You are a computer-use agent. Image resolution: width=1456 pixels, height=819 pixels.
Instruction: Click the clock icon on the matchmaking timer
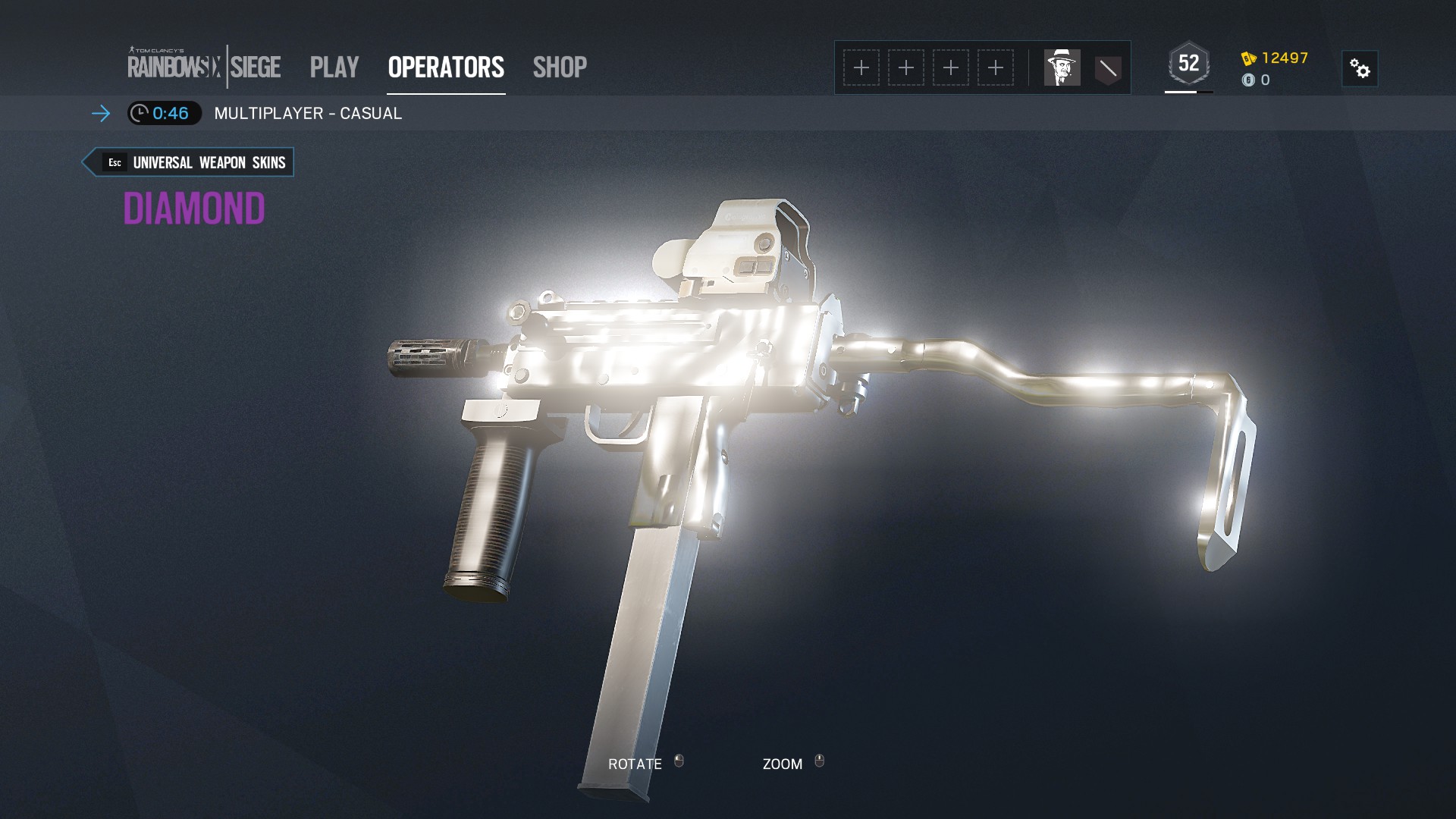tap(140, 115)
